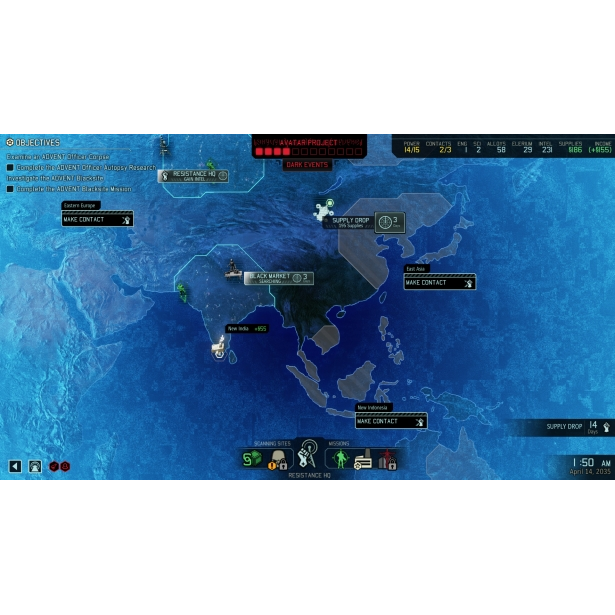Screen dimensions: 615x615
Task: Open the Dark Events panel
Action: [x=308, y=164]
